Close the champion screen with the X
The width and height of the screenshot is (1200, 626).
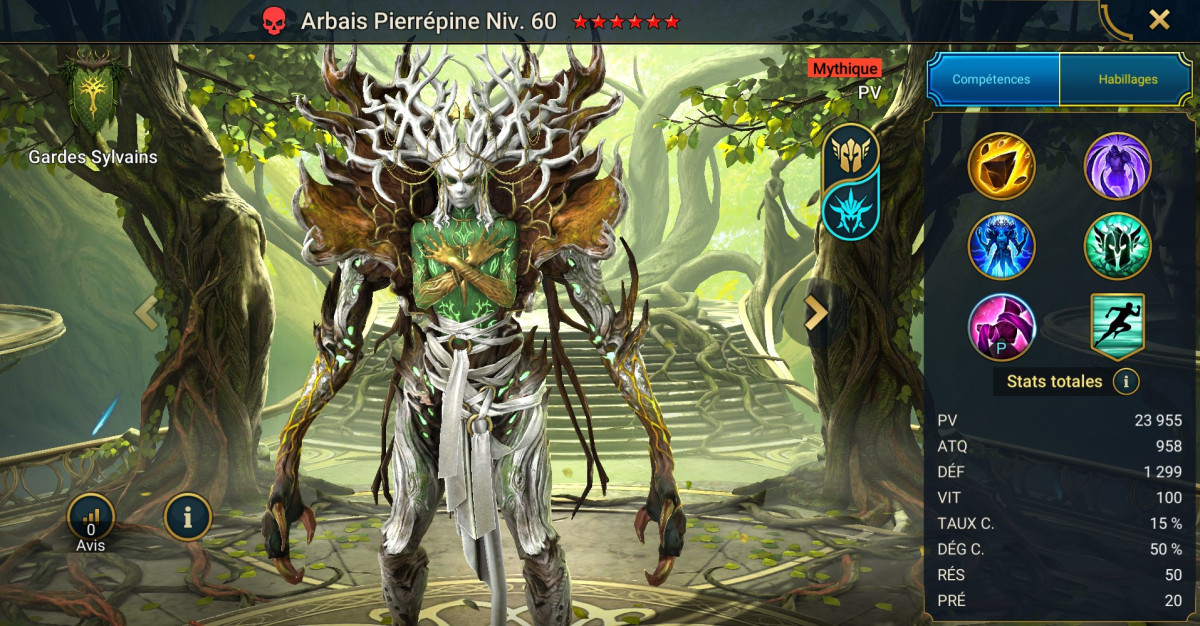click(1159, 19)
